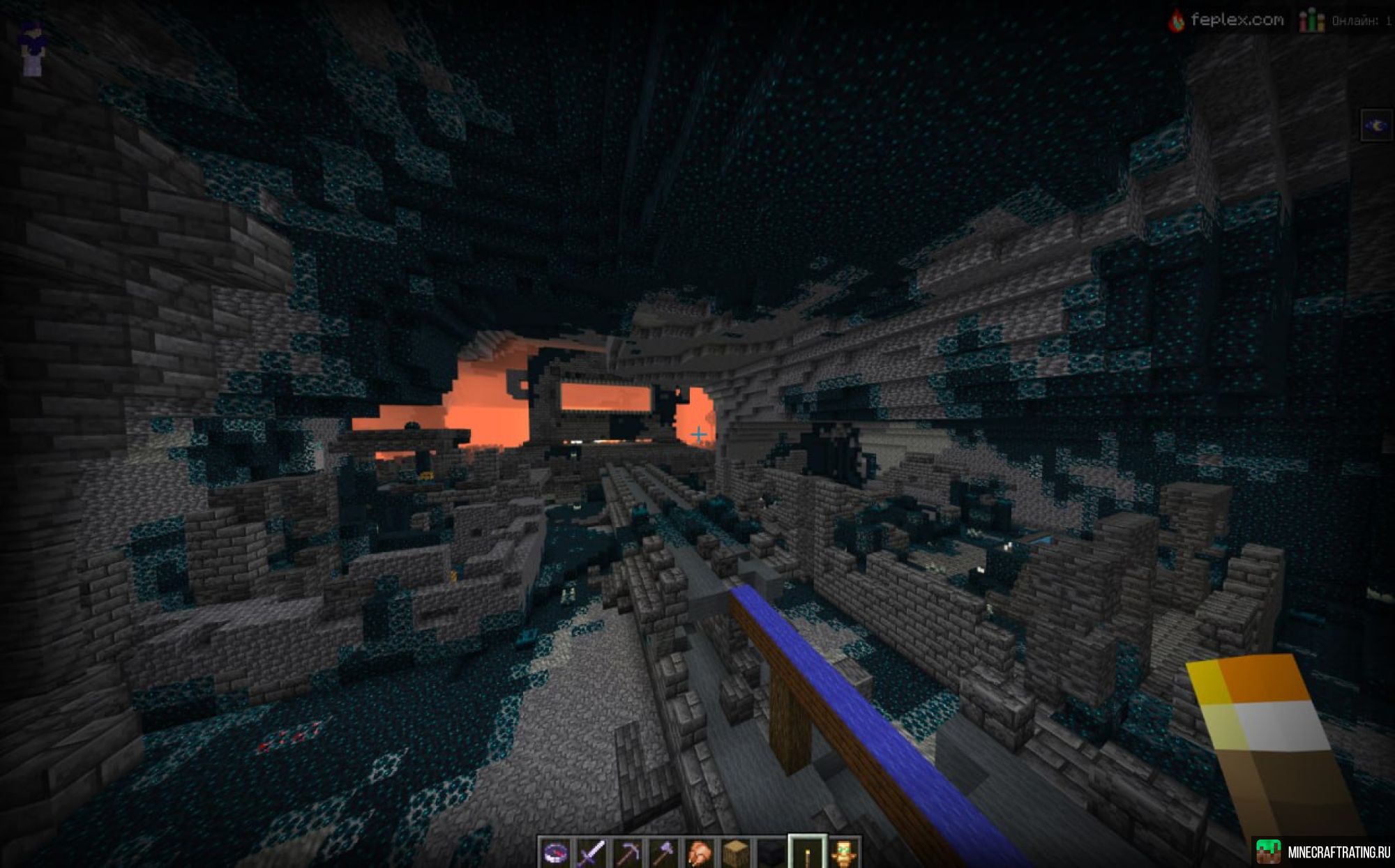Click the night vision effect icon
This screenshot has width=1395, height=868.
coord(1375,126)
